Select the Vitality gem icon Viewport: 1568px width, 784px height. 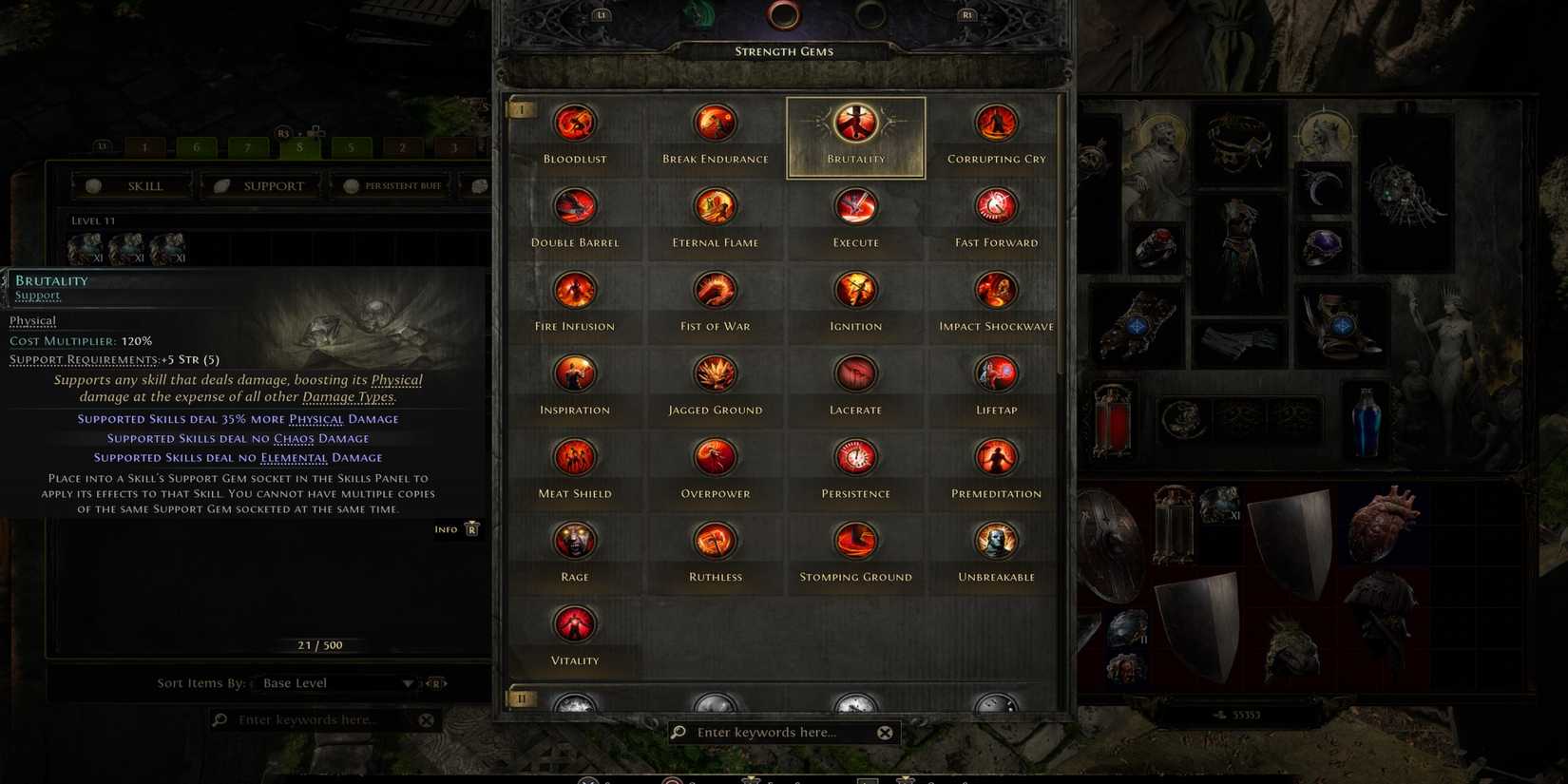574,623
